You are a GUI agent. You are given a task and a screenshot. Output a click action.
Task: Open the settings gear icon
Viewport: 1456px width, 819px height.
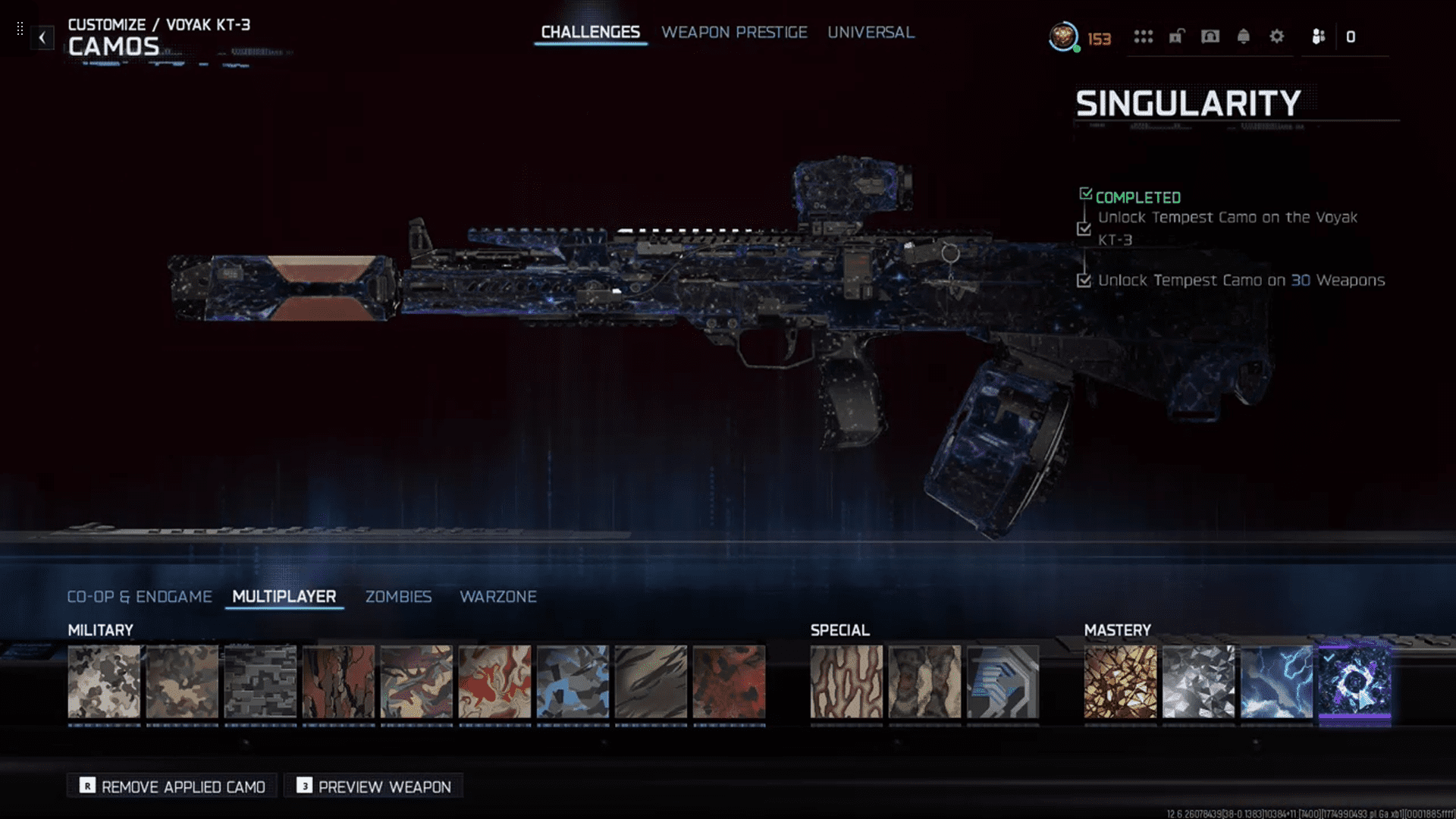tap(1277, 36)
